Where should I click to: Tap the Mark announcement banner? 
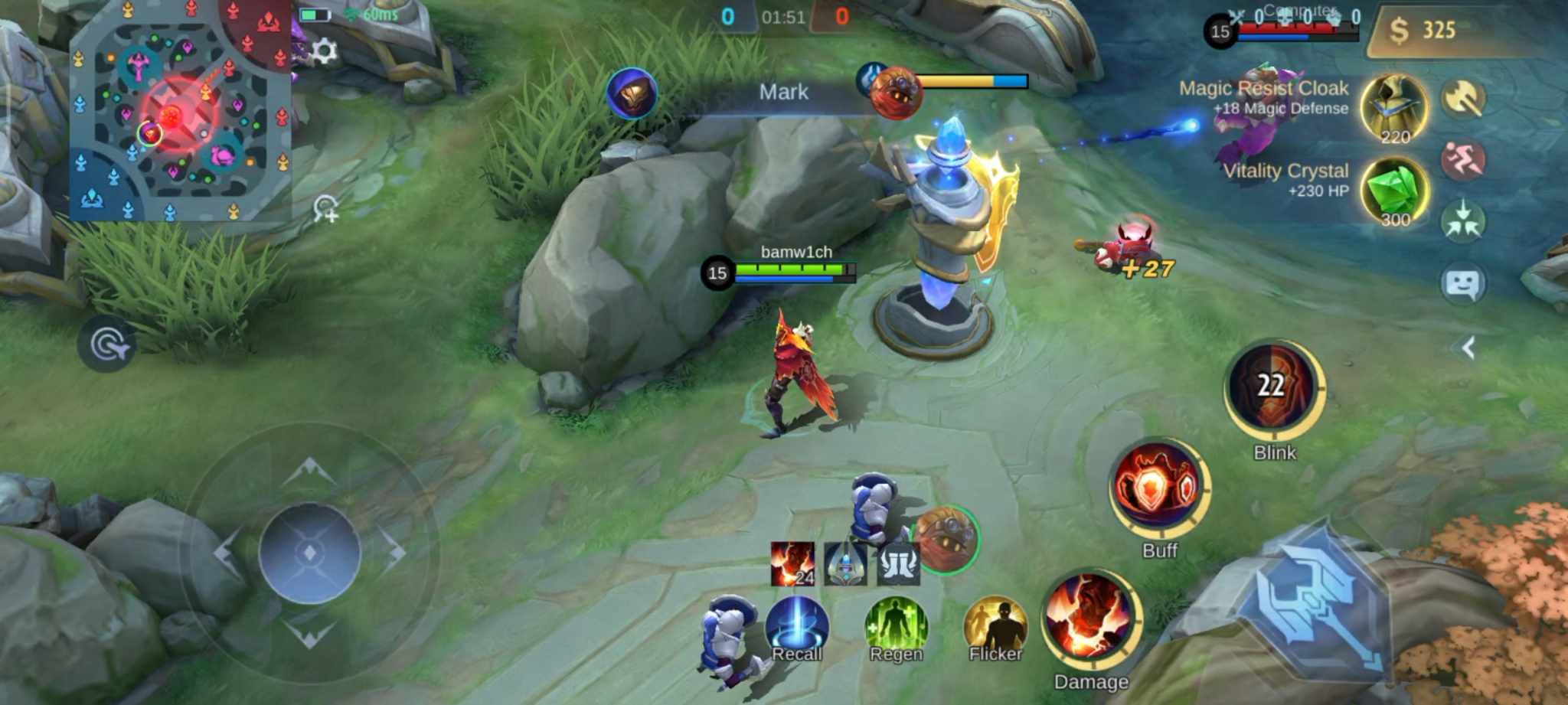(x=784, y=92)
